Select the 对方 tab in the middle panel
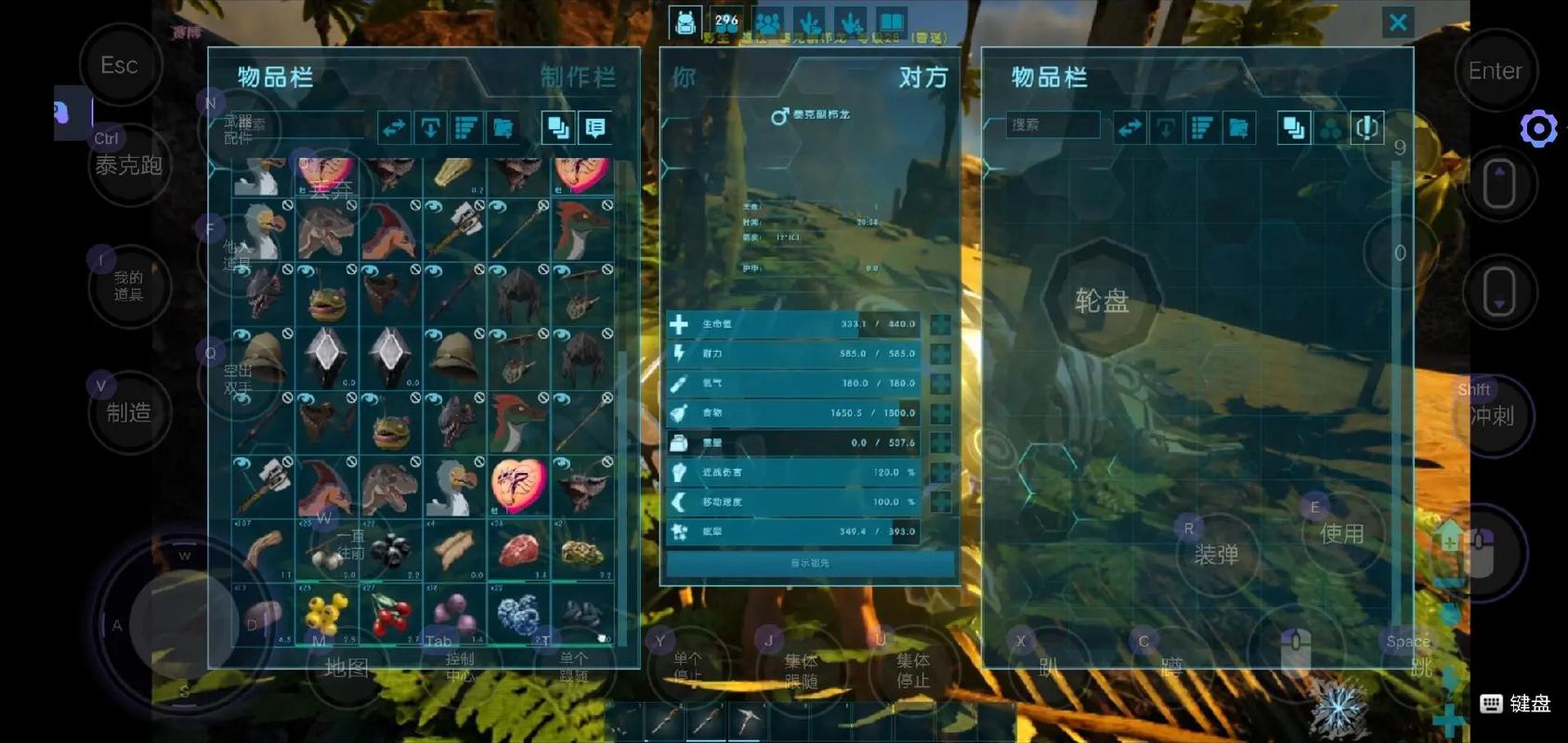The width and height of the screenshot is (1568, 743). (922, 77)
